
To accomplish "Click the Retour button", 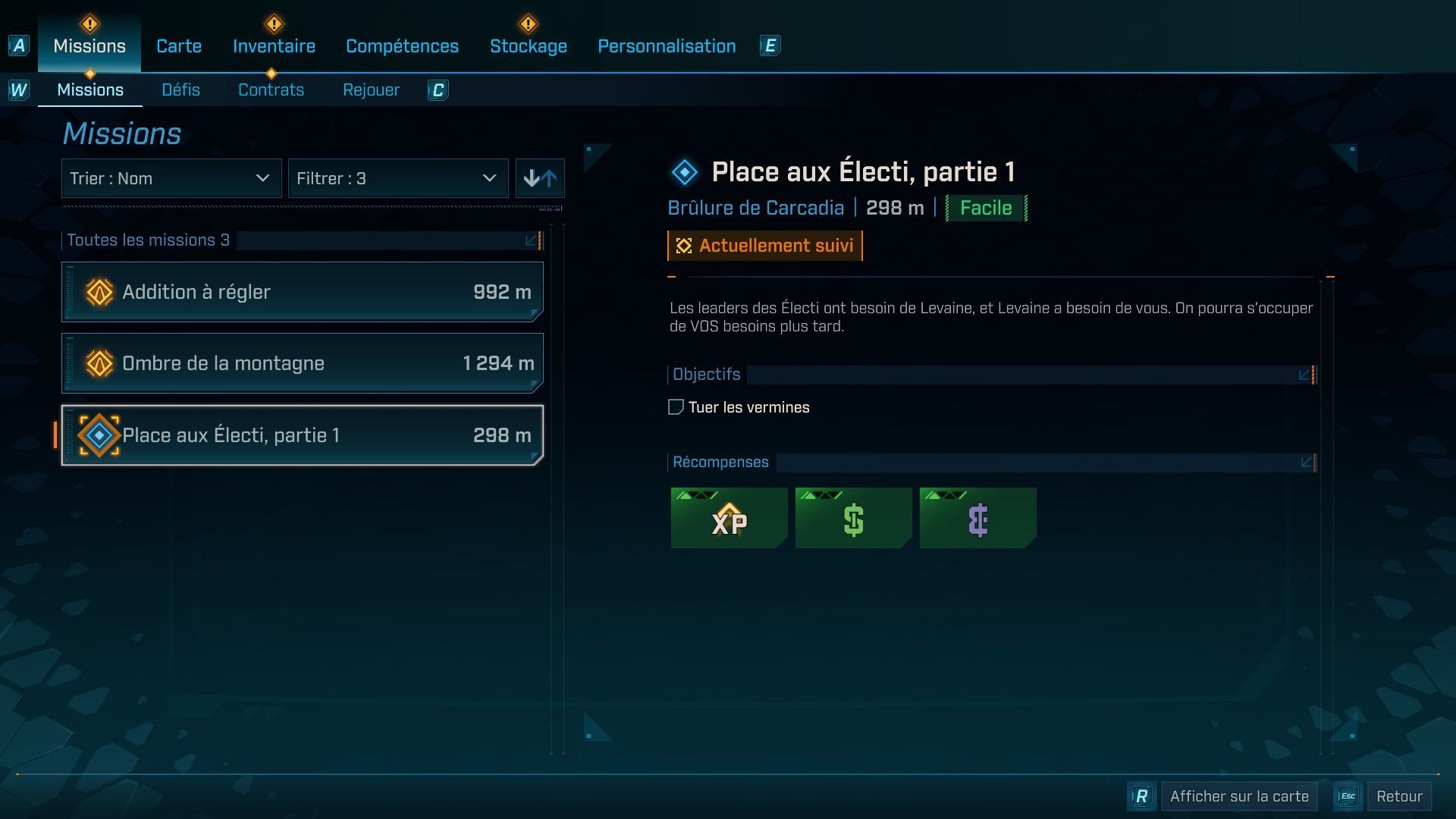I will click(x=1398, y=796).
